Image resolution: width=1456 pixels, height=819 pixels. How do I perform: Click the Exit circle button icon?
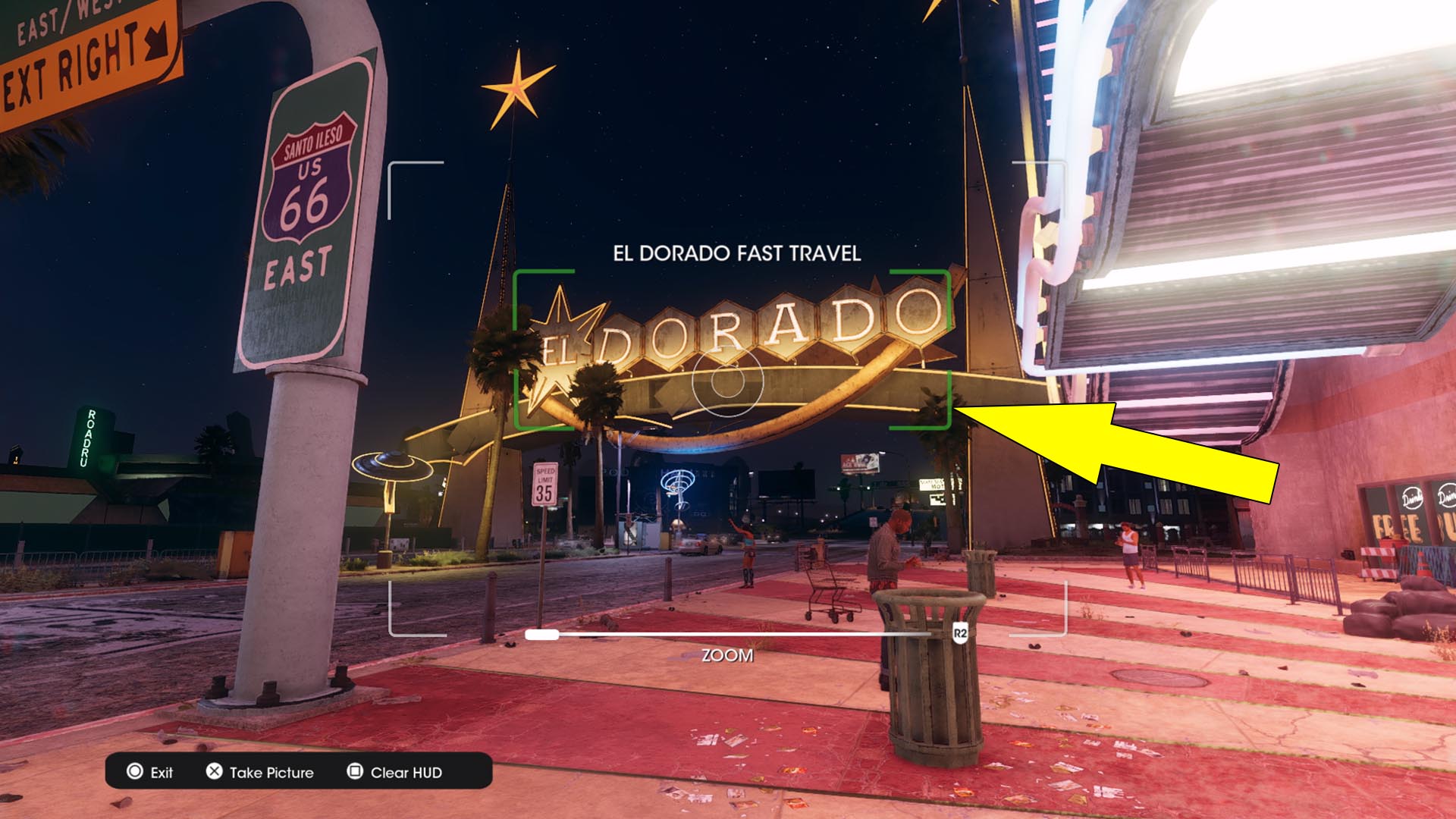point(135,773)
